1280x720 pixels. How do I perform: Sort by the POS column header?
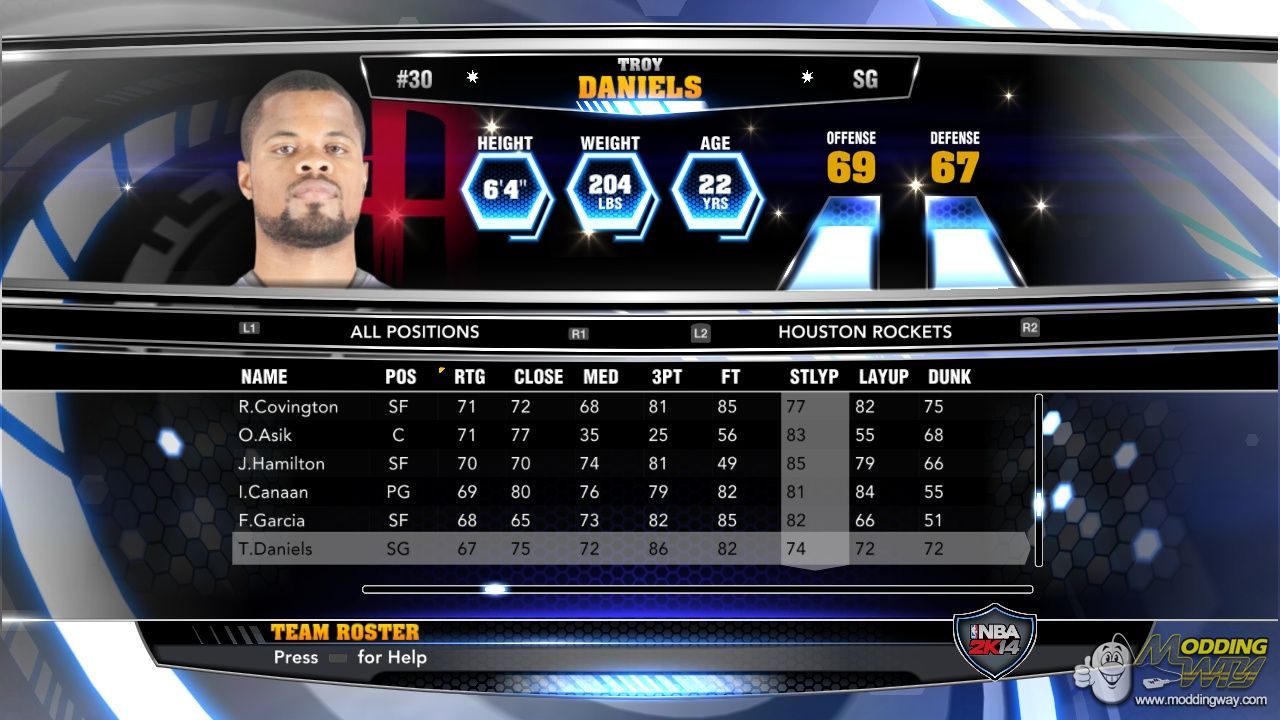[x=400, y=377]
